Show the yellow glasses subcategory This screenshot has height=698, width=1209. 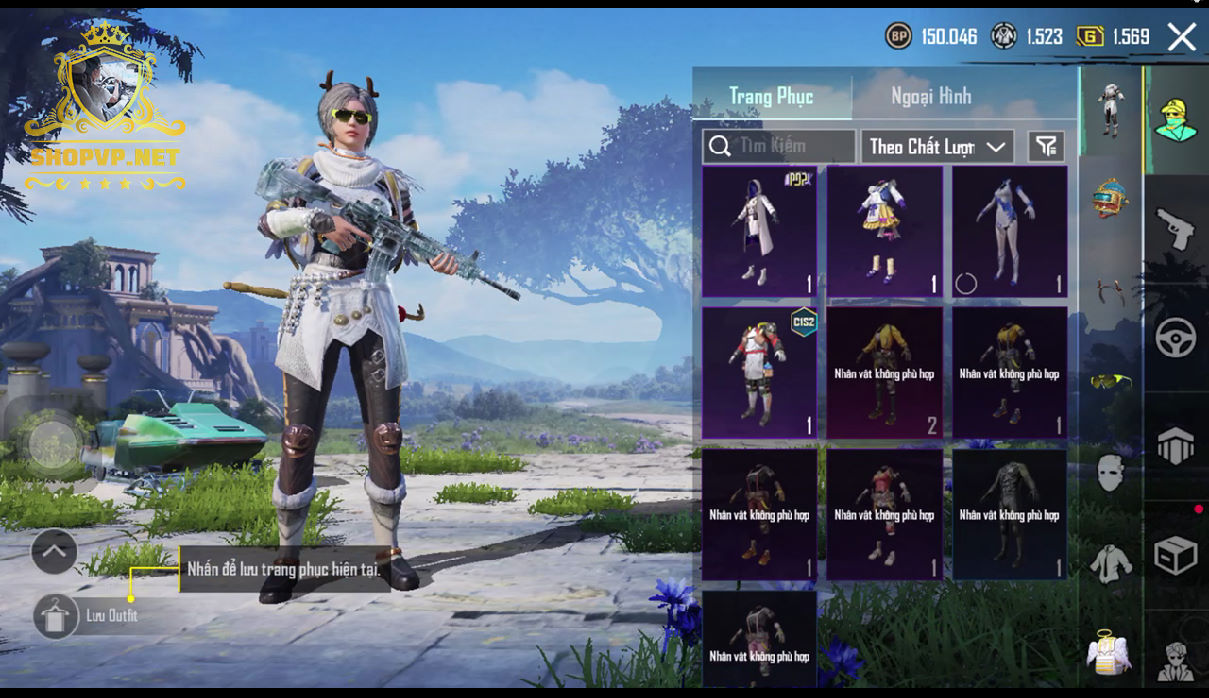tap(1110, 380)
